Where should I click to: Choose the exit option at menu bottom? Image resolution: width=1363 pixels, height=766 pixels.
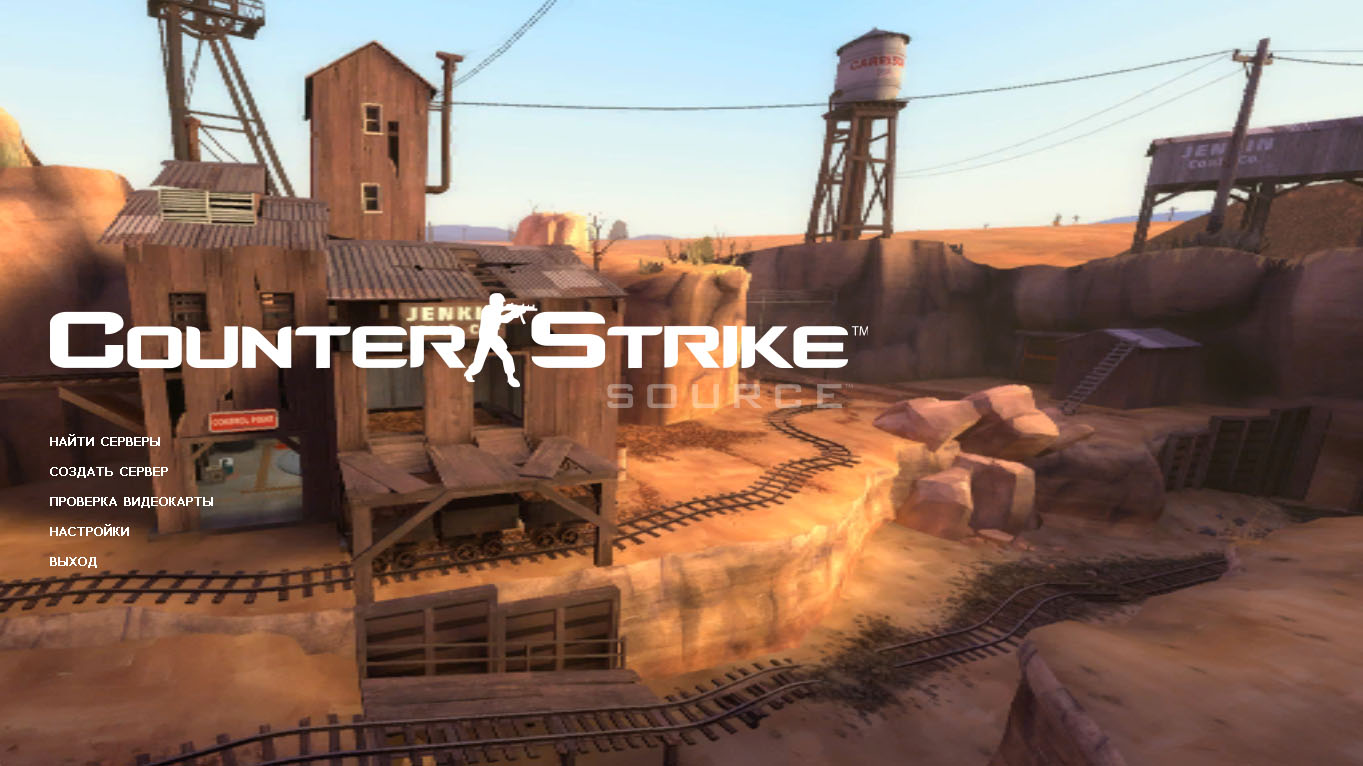72,561
